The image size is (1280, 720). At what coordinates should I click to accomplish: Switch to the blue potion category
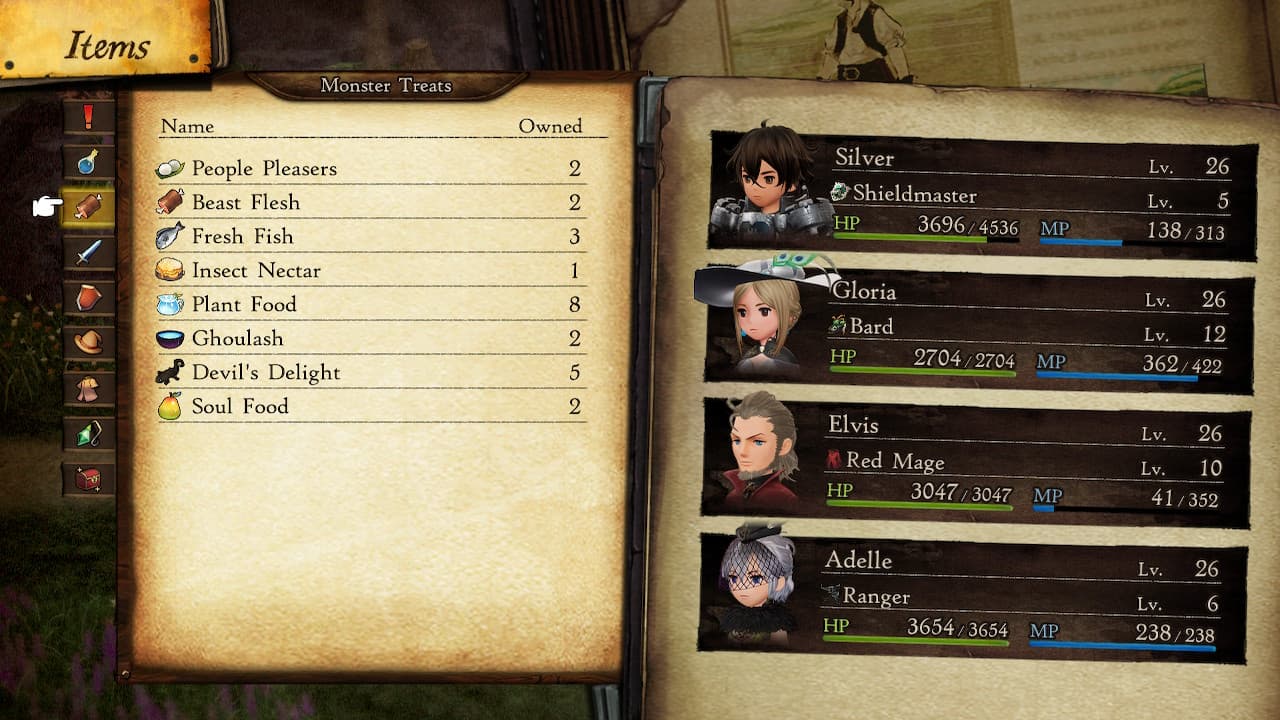point(88,162)
